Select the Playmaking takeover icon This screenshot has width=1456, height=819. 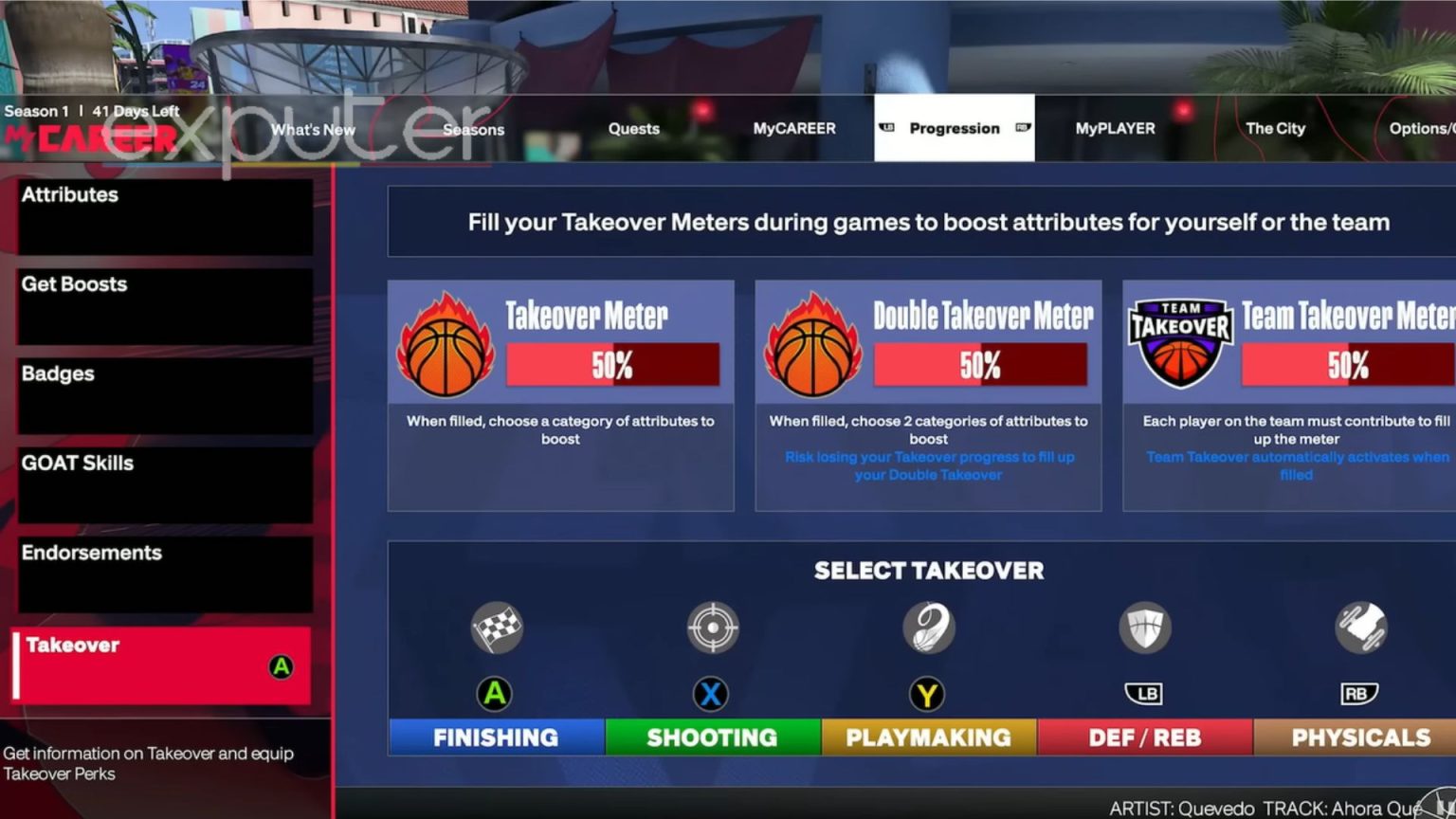coord(927,628)
